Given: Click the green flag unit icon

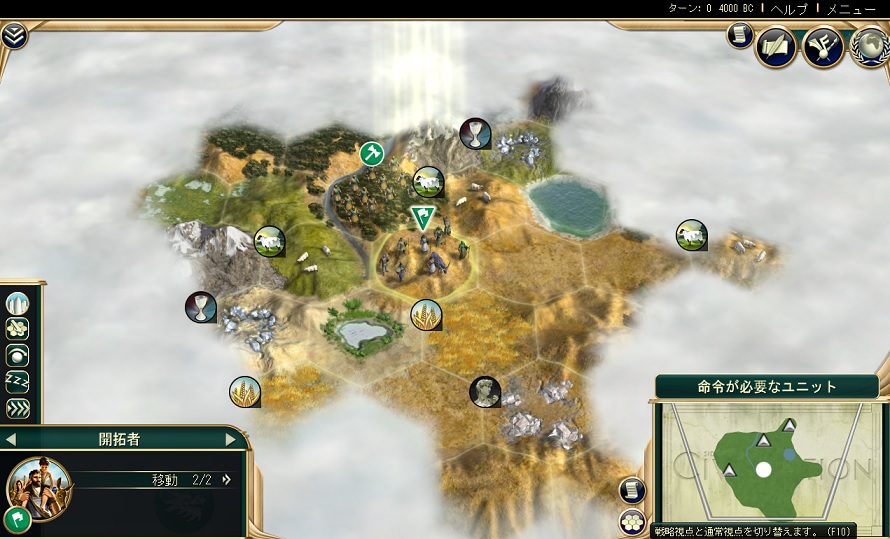Looking at the screenshot, I should (17, 518).
